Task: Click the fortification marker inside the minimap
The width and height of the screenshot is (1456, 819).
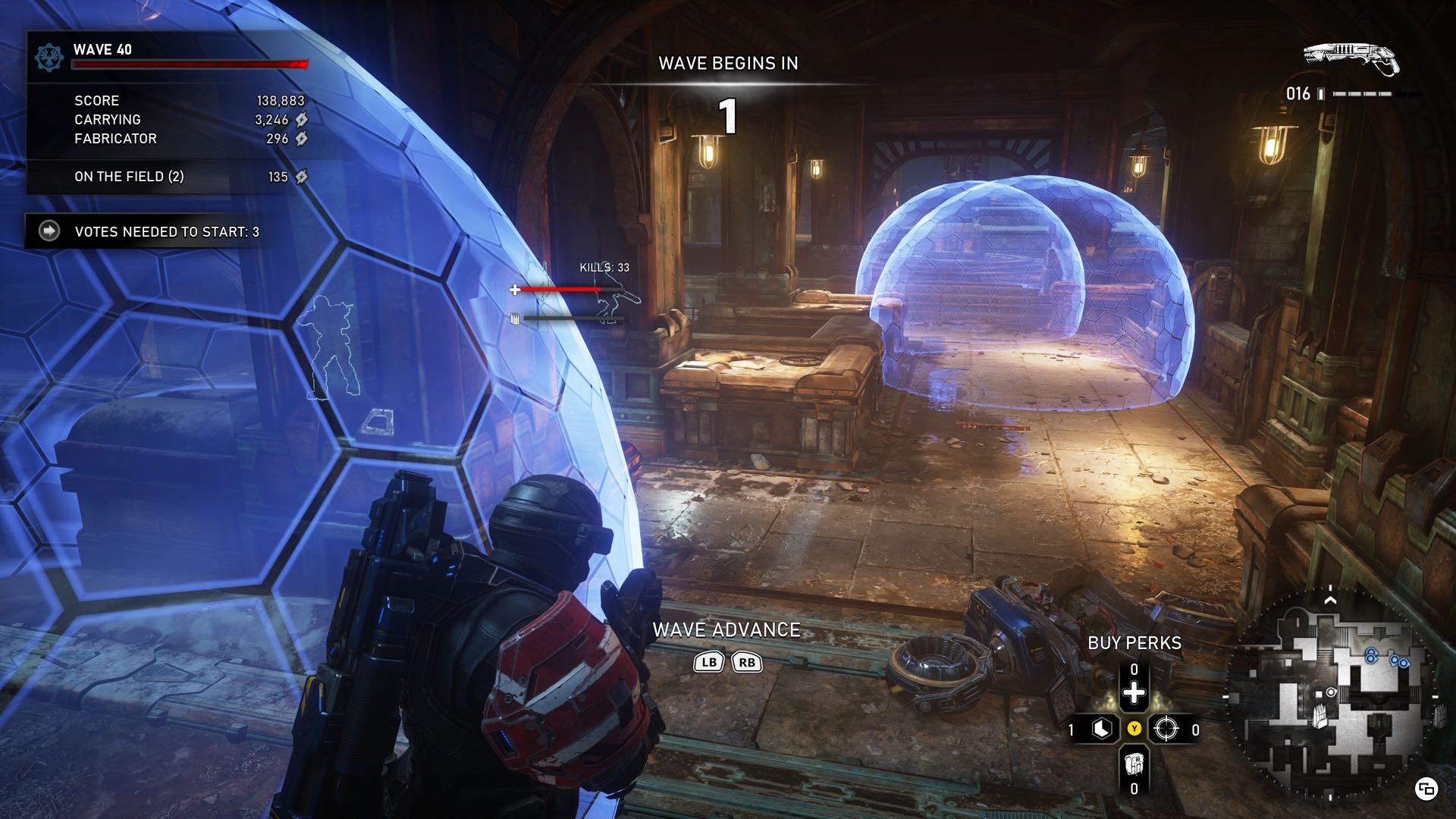Action: point(1320,716)
